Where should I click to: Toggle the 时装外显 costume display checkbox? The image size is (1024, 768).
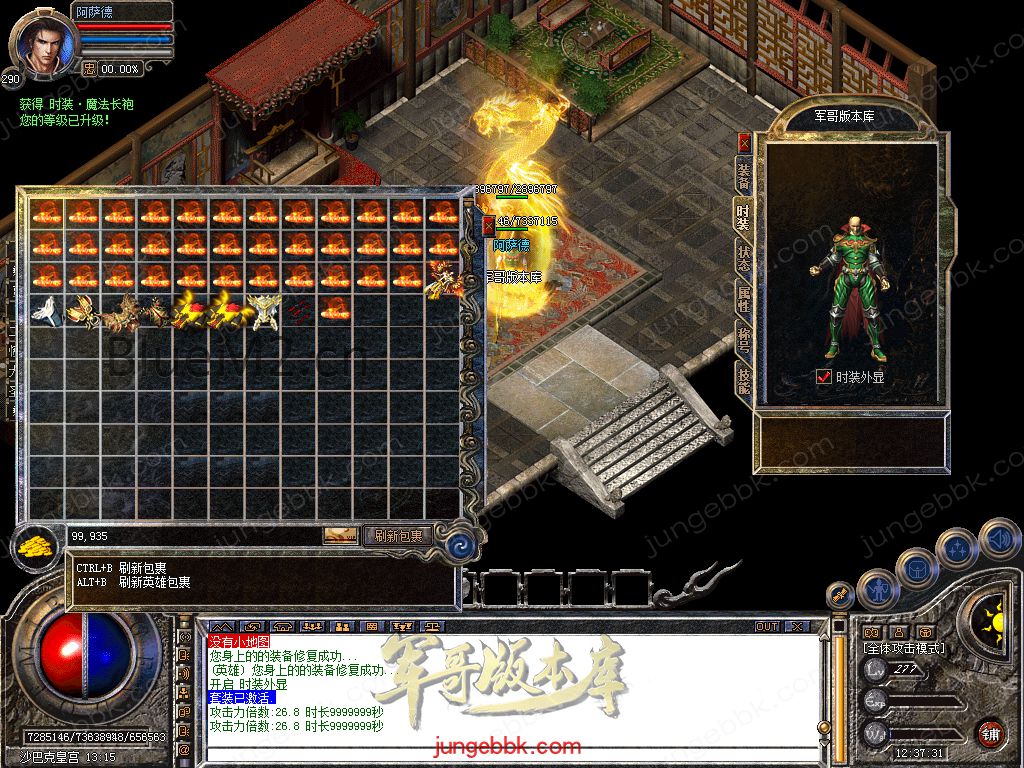pyautogui.click(x=824, y=377)
